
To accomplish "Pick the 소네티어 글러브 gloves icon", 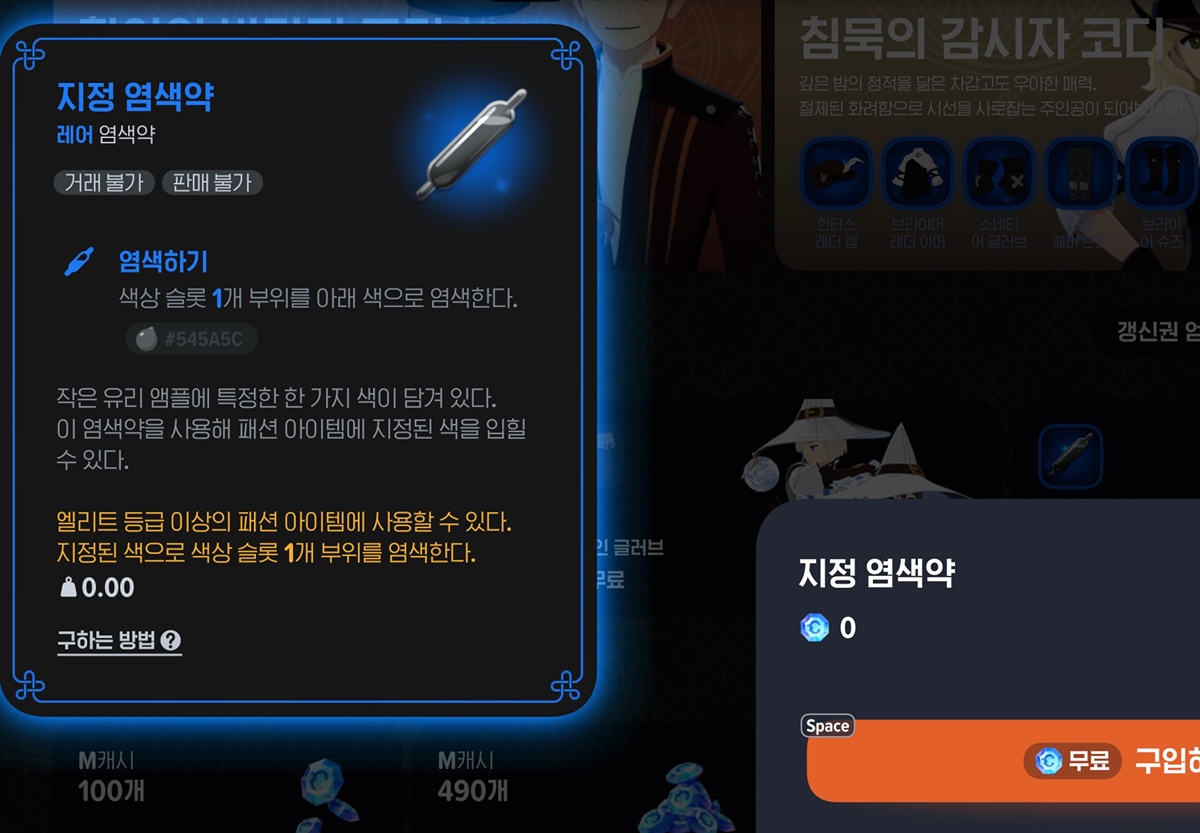I will pyautogui.click(x=998, y=174).
